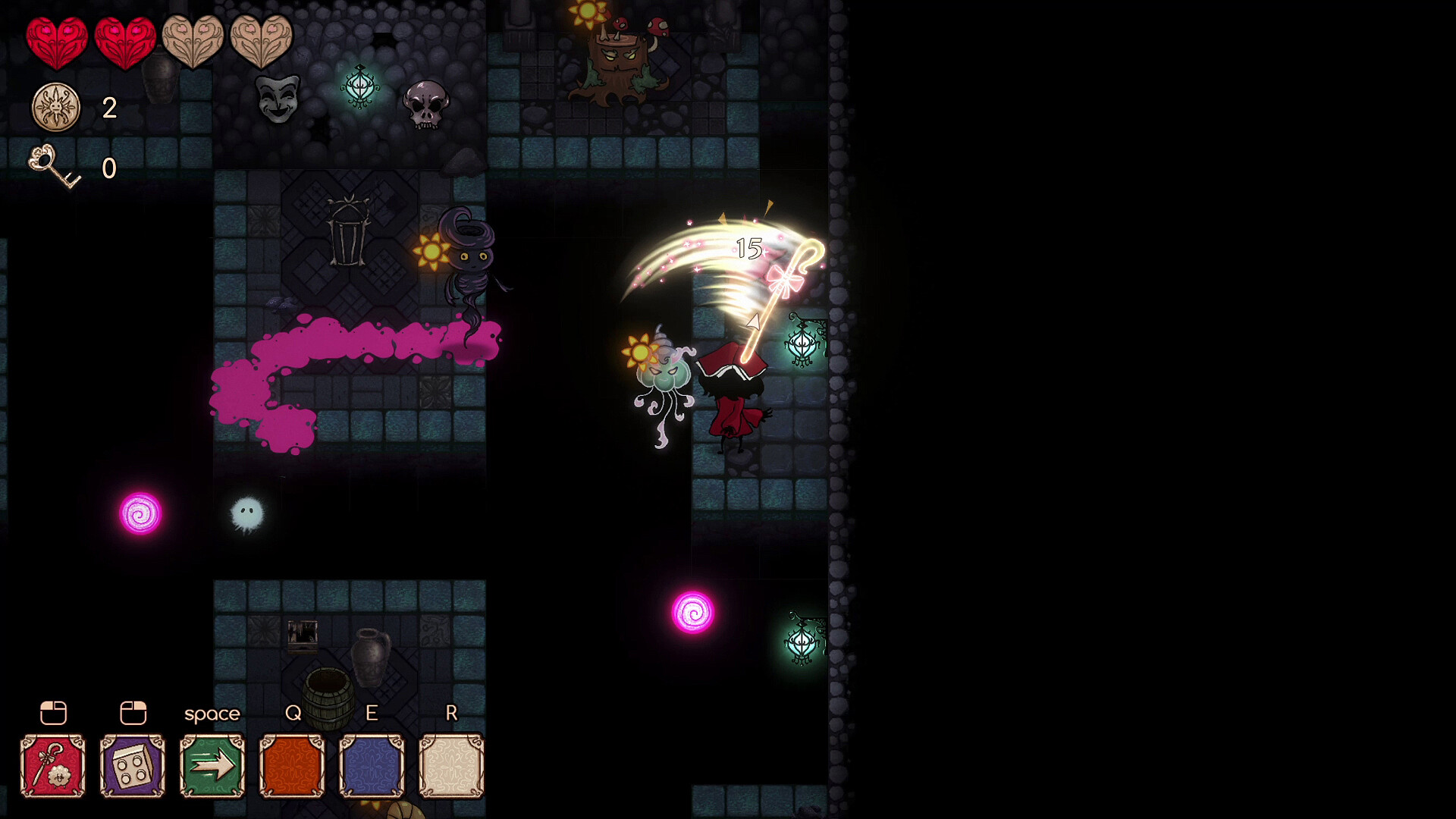Image resolution: width=1456 pixels, height=819 pixels.
Task: Click the sun coin currency icon
Action: tap(55, 107)
